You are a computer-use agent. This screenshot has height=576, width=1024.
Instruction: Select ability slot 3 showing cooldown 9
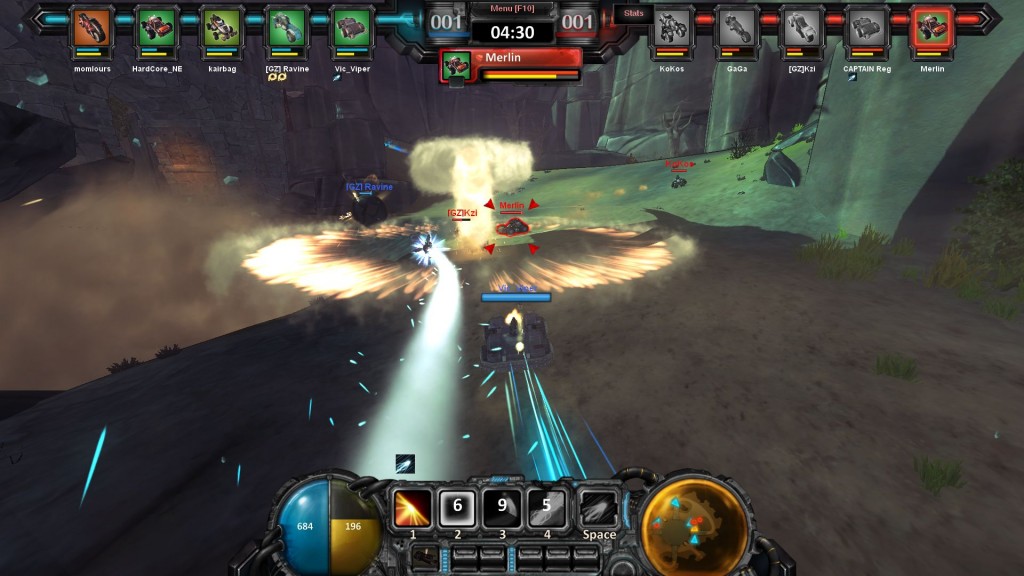click(x=503, y=507)
